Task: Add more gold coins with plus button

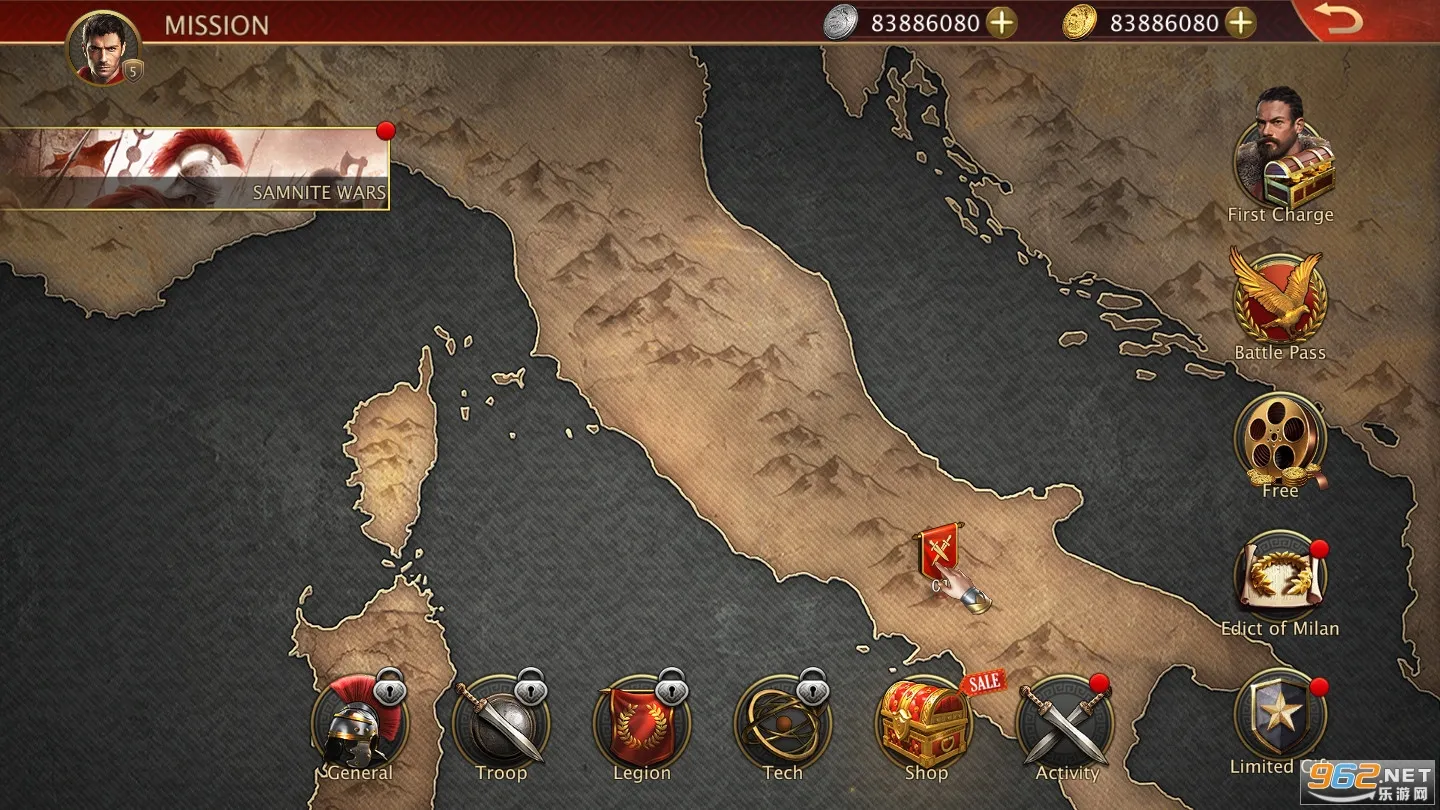Action: [1240, 22]
